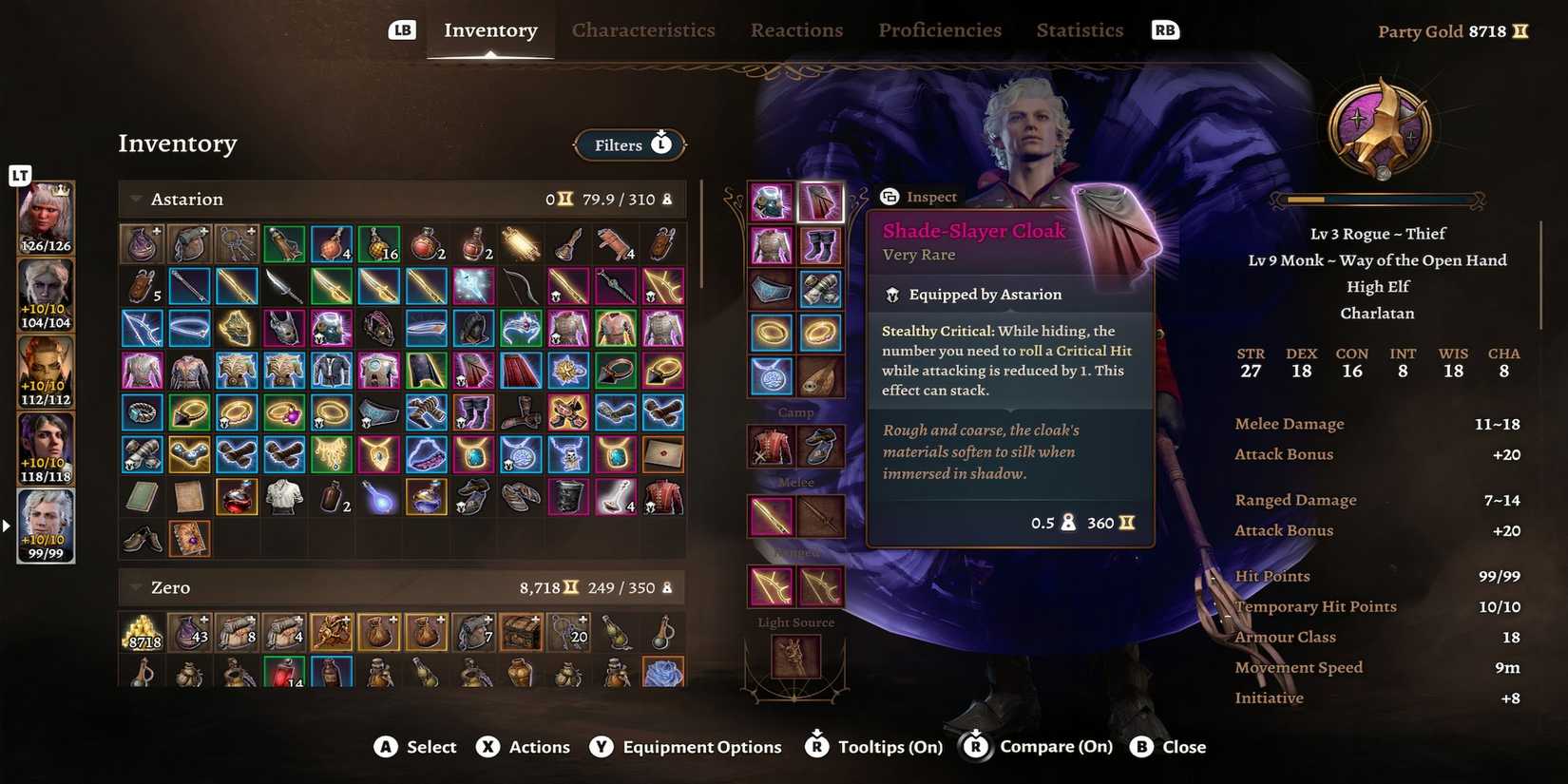Select the equipped Shade-Slayer Cloak slot
This screenshot has height=784, width=1568.
[819, 201]
